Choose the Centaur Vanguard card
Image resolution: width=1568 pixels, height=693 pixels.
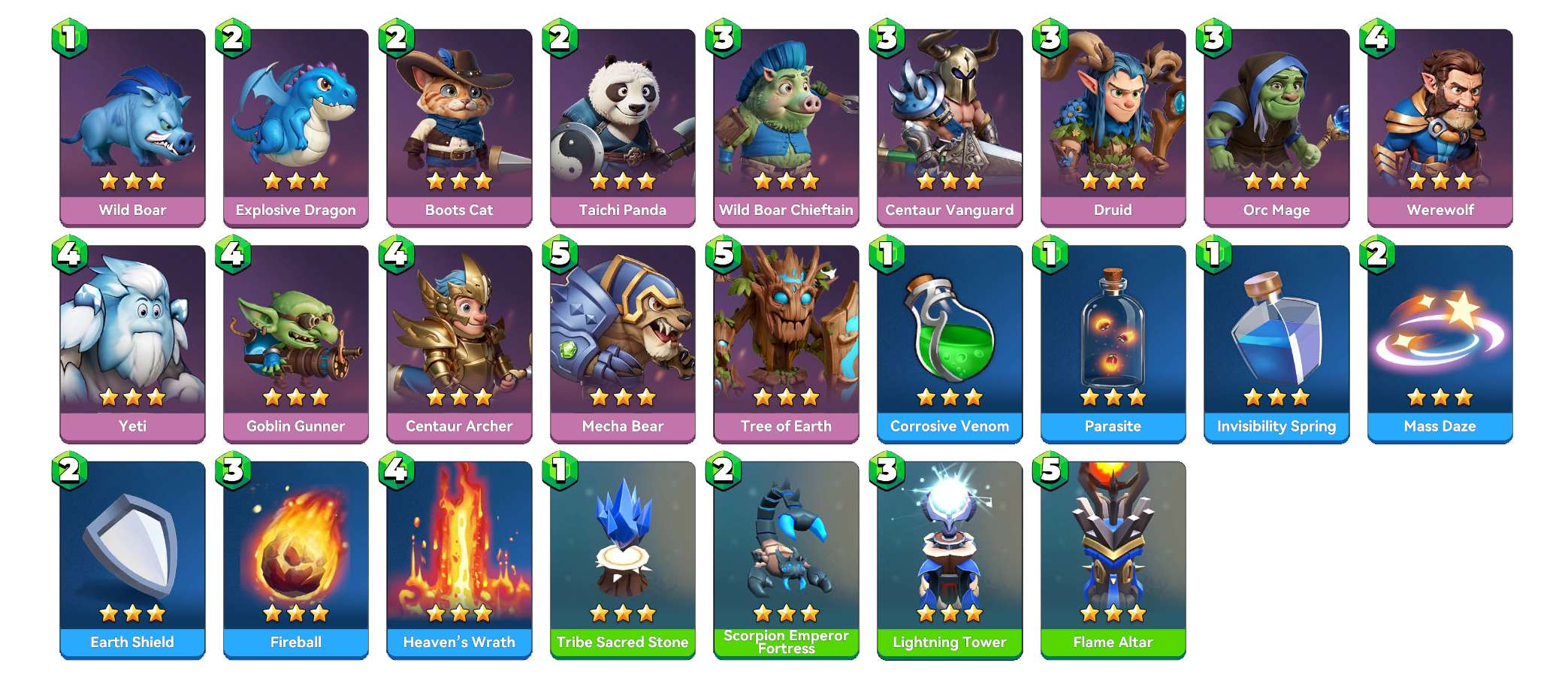[x=950, y=128]
